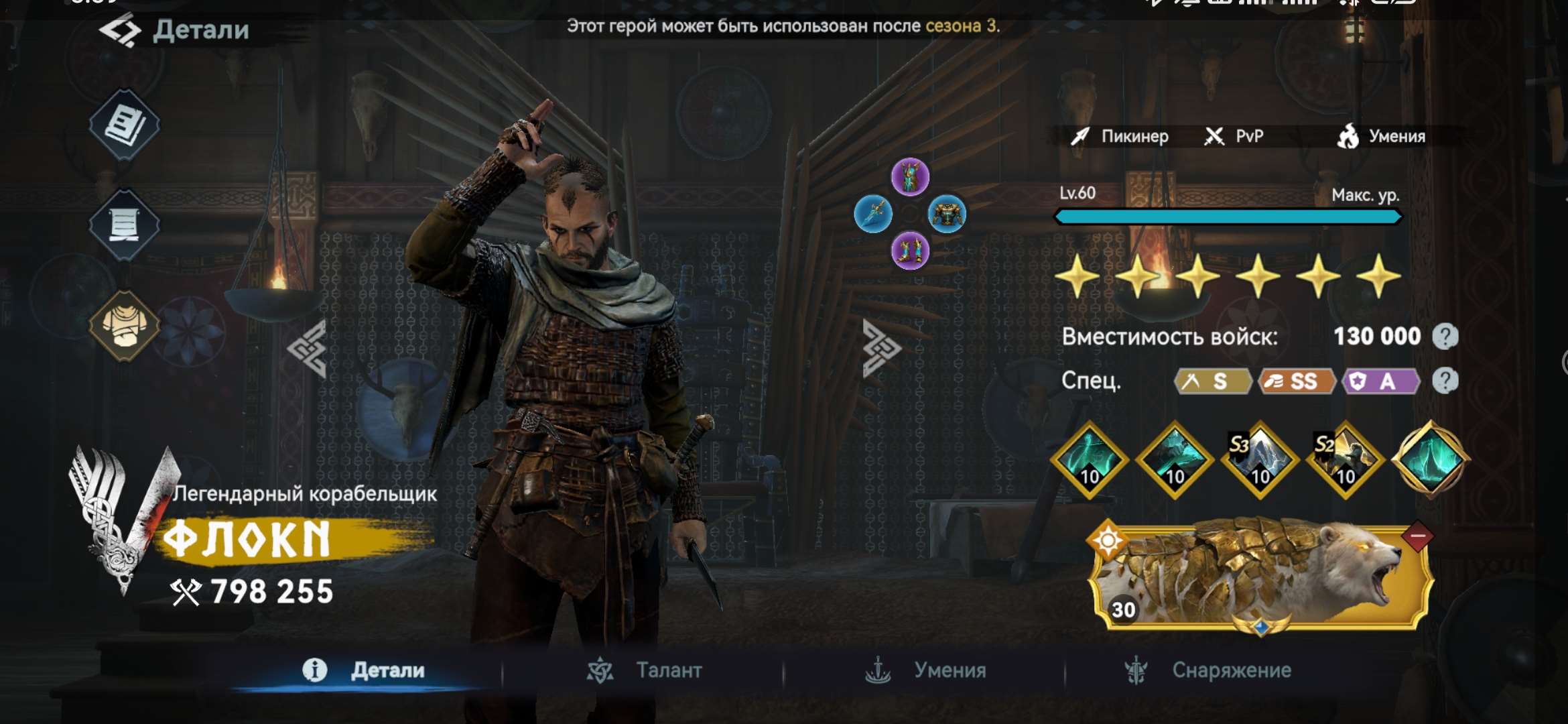Select the S3 mountain skill icon
This screenshot has height=724, width=1568.
point(1260,460)
